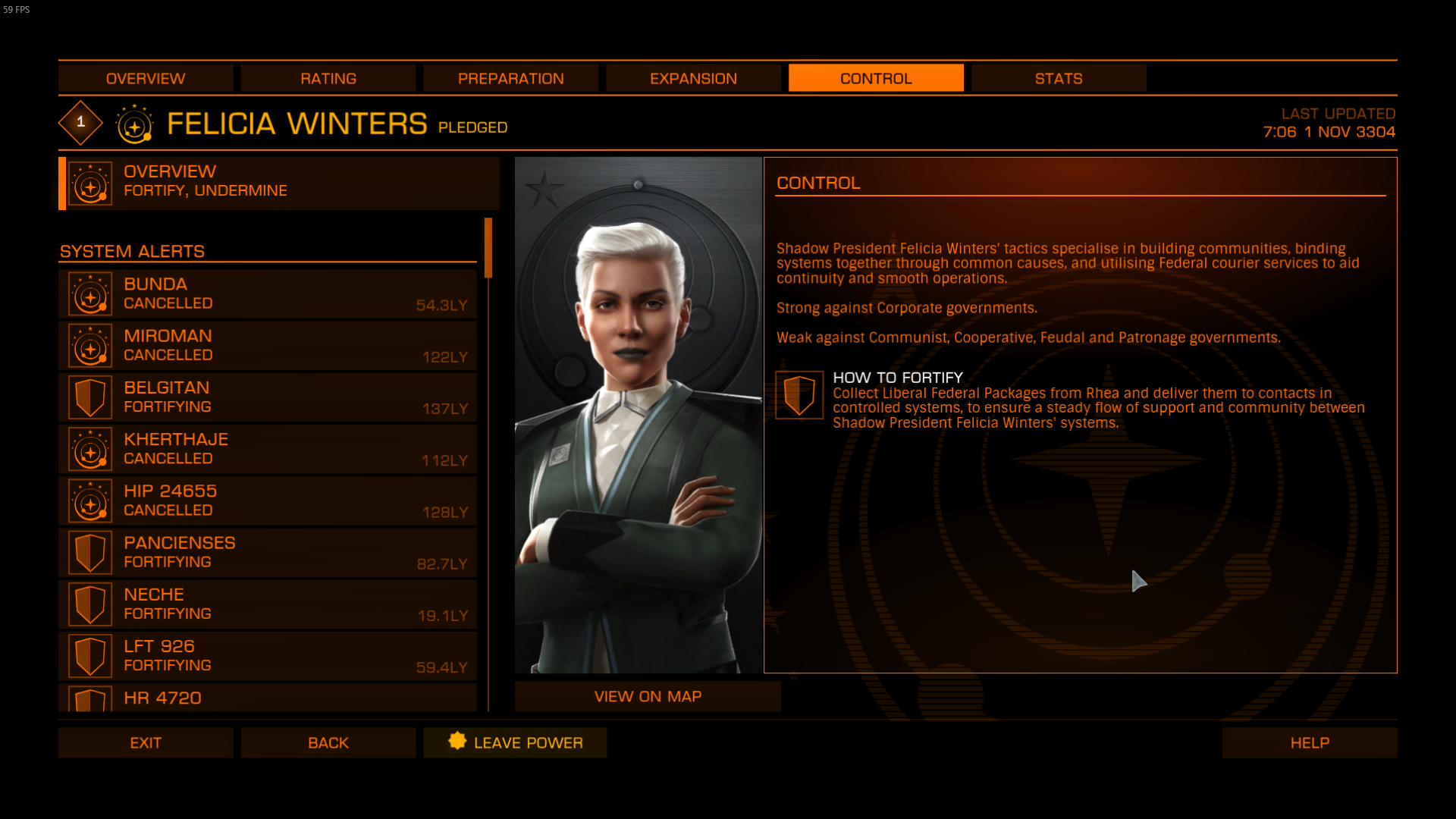Show the Stats tab
This screenshot has height=819, width=1456.
1059,78
